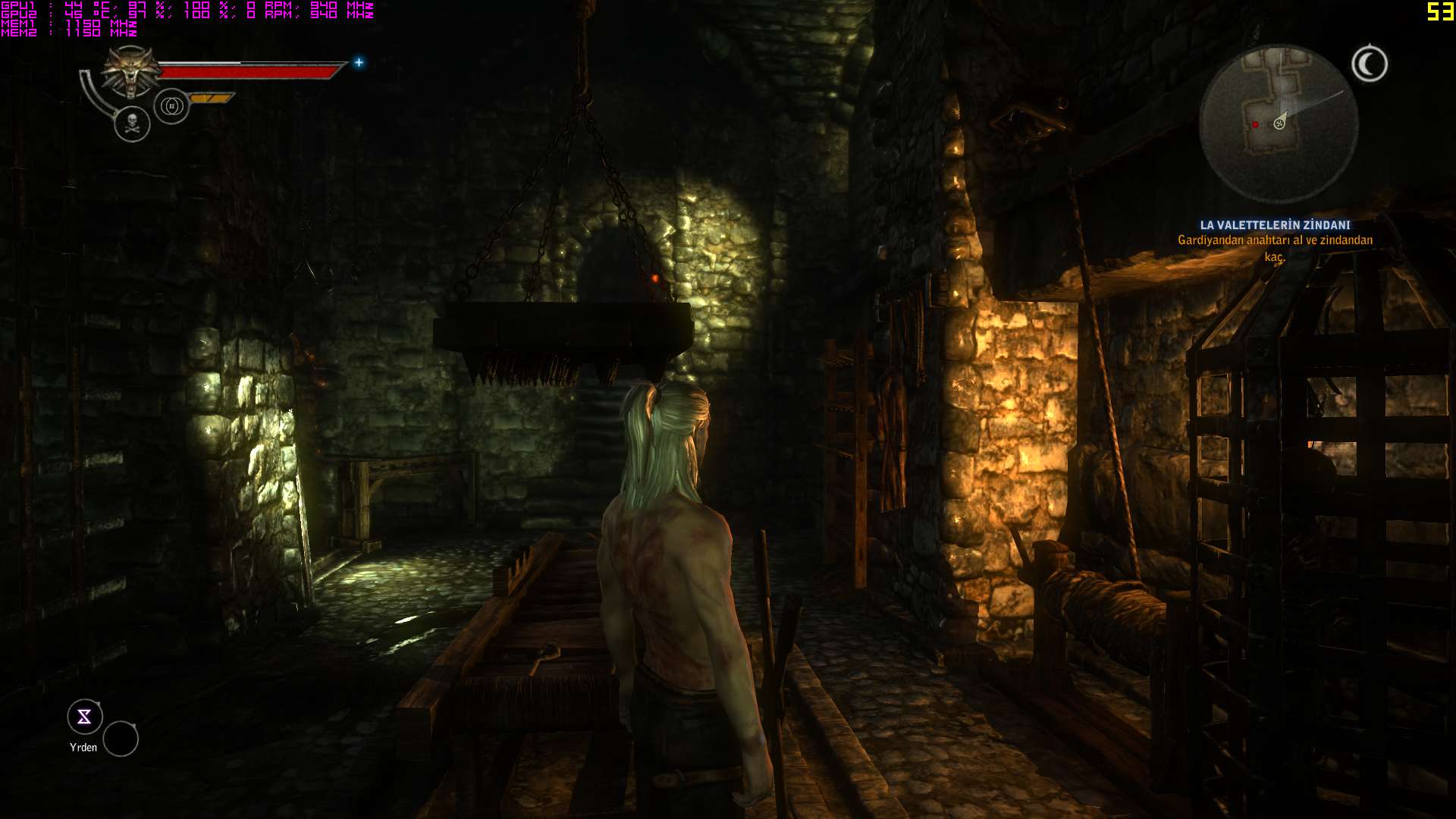Select the skull toxicity indicator icon
This screenshot has height=819, width=1456.
click(132, 124)
